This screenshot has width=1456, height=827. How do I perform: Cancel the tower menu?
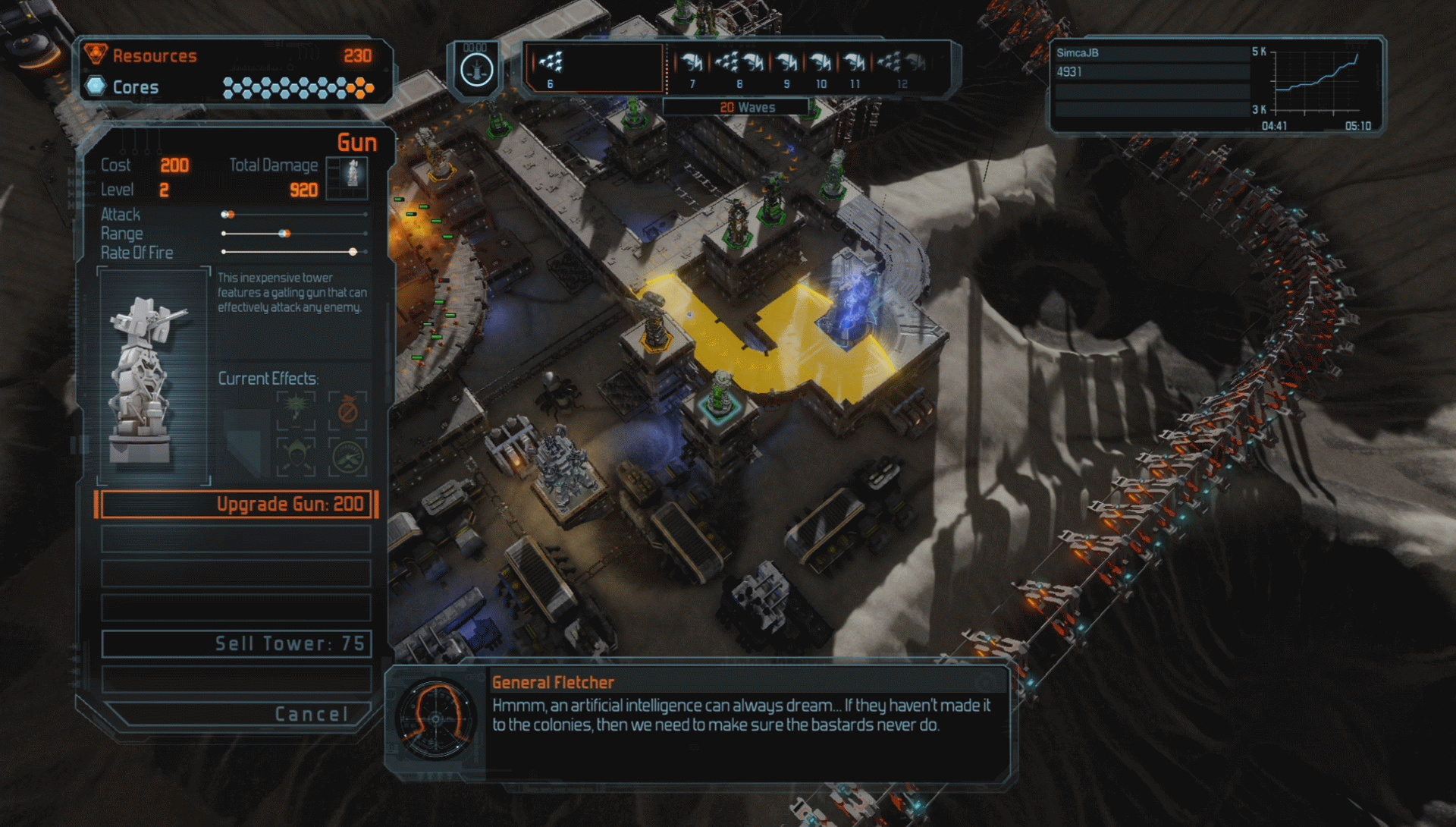(236, 714)
